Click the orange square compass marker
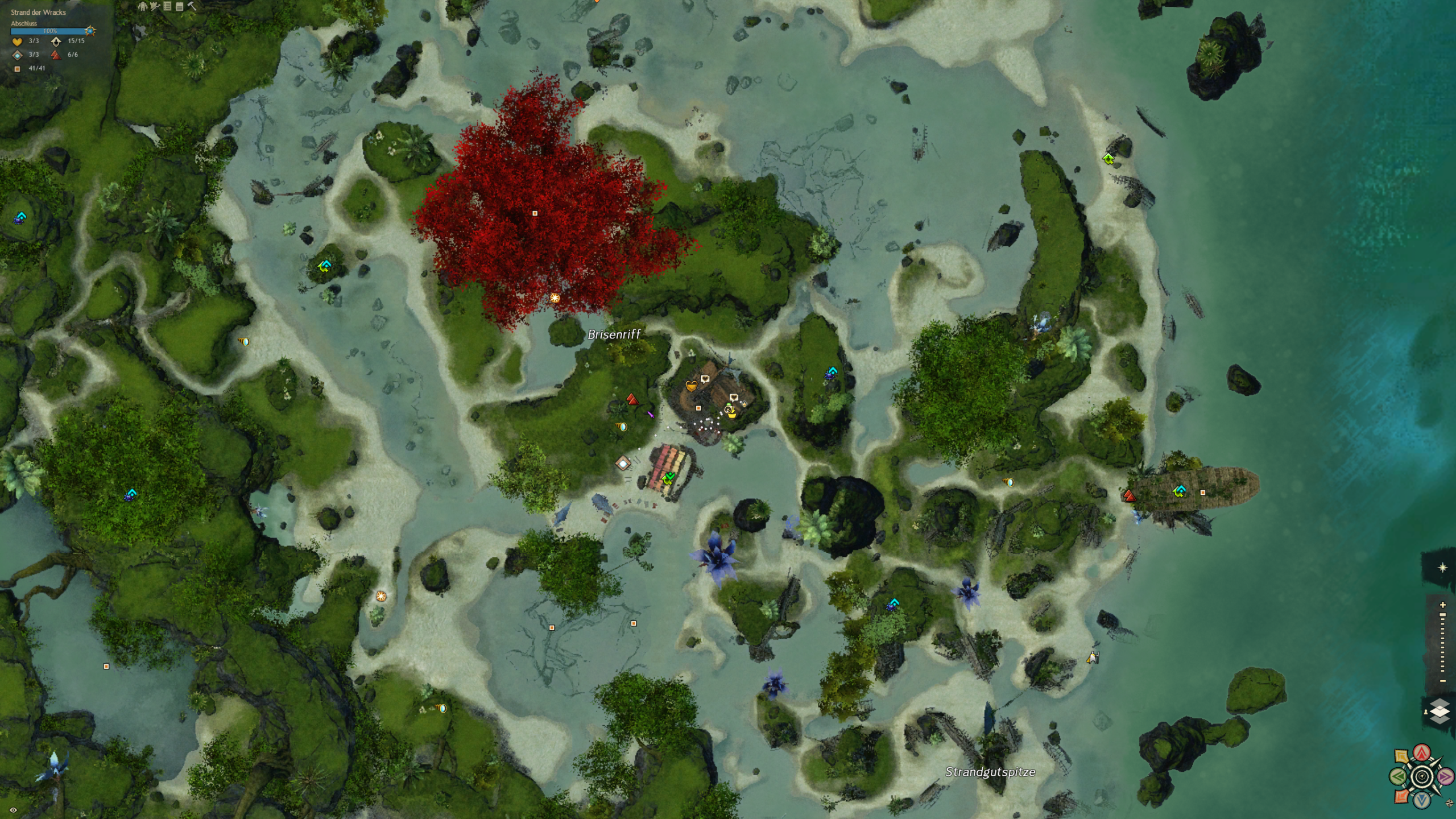The image size is (1456, 819). tap(1402, 796)
